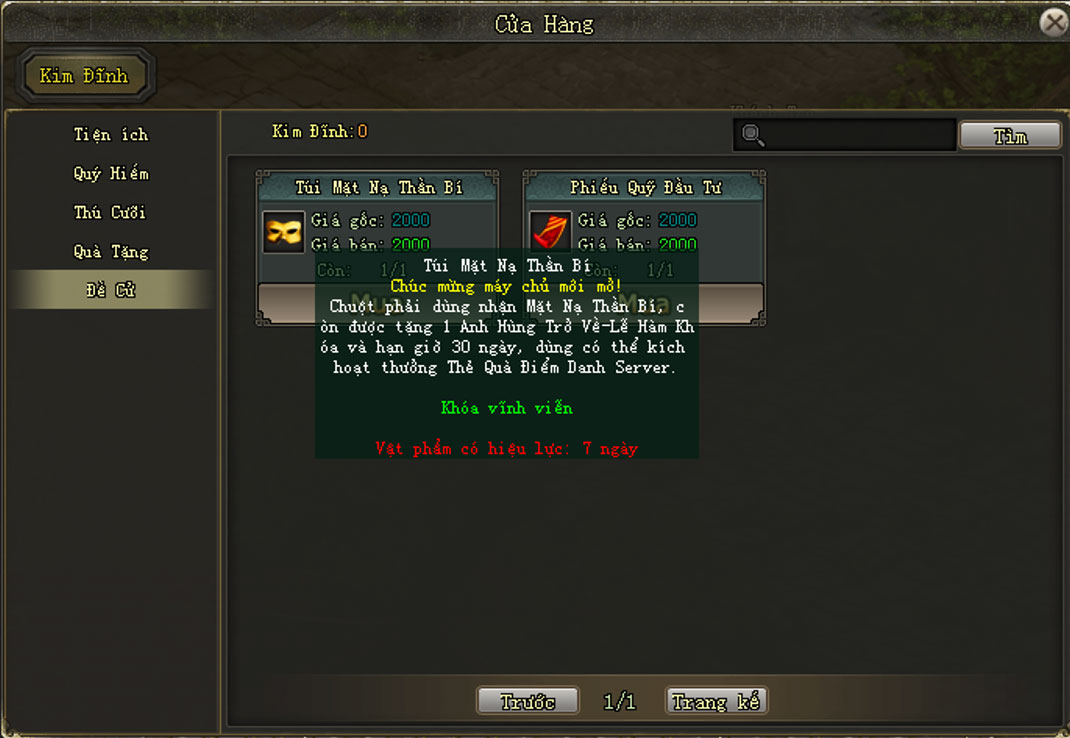The image size is (1070, 738).
Task: Select the Đề Cử category
Action: tap(110, 290)
